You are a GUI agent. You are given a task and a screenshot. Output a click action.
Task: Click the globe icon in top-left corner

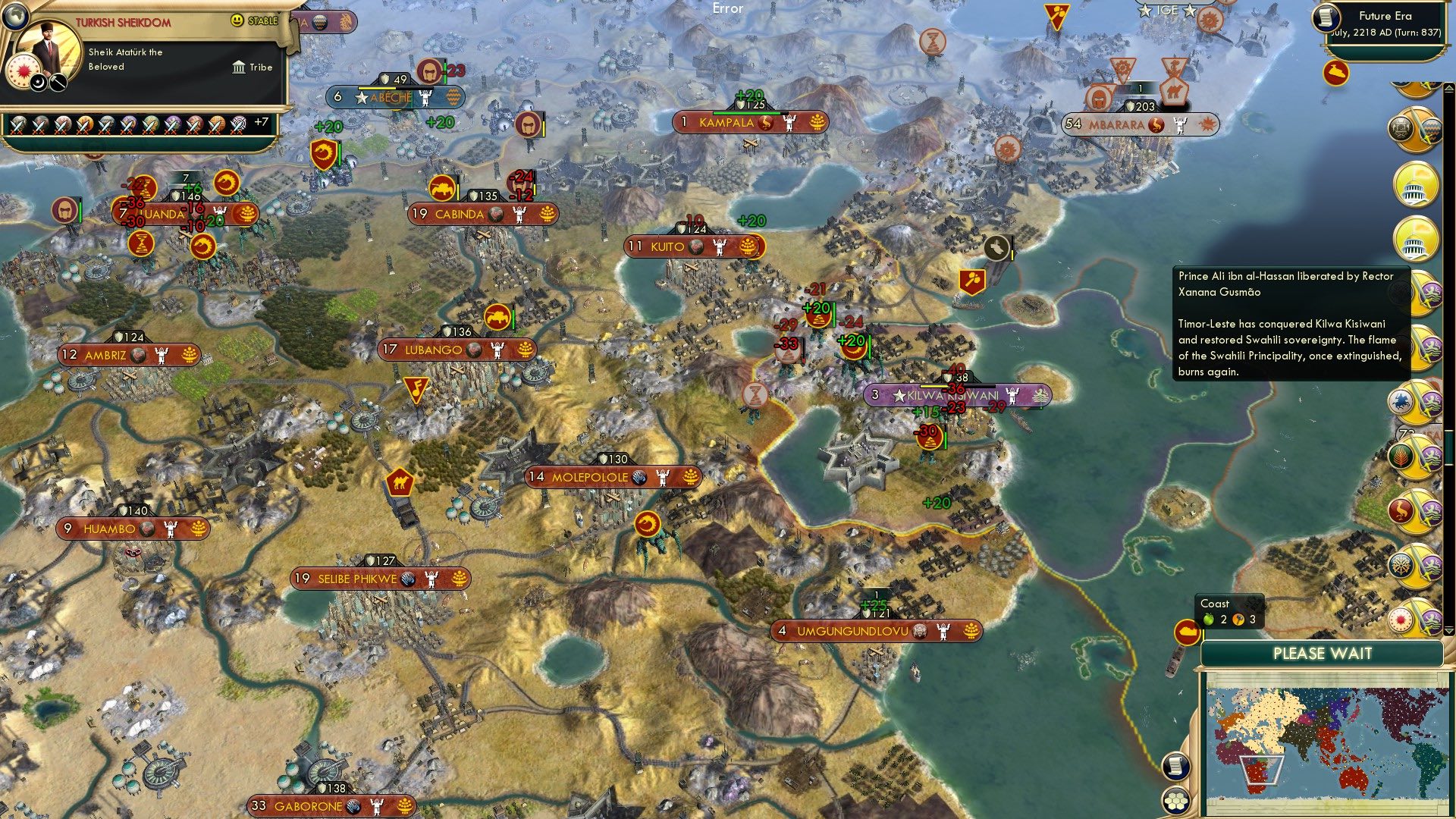pyautogui.click(x=15, y=17)
